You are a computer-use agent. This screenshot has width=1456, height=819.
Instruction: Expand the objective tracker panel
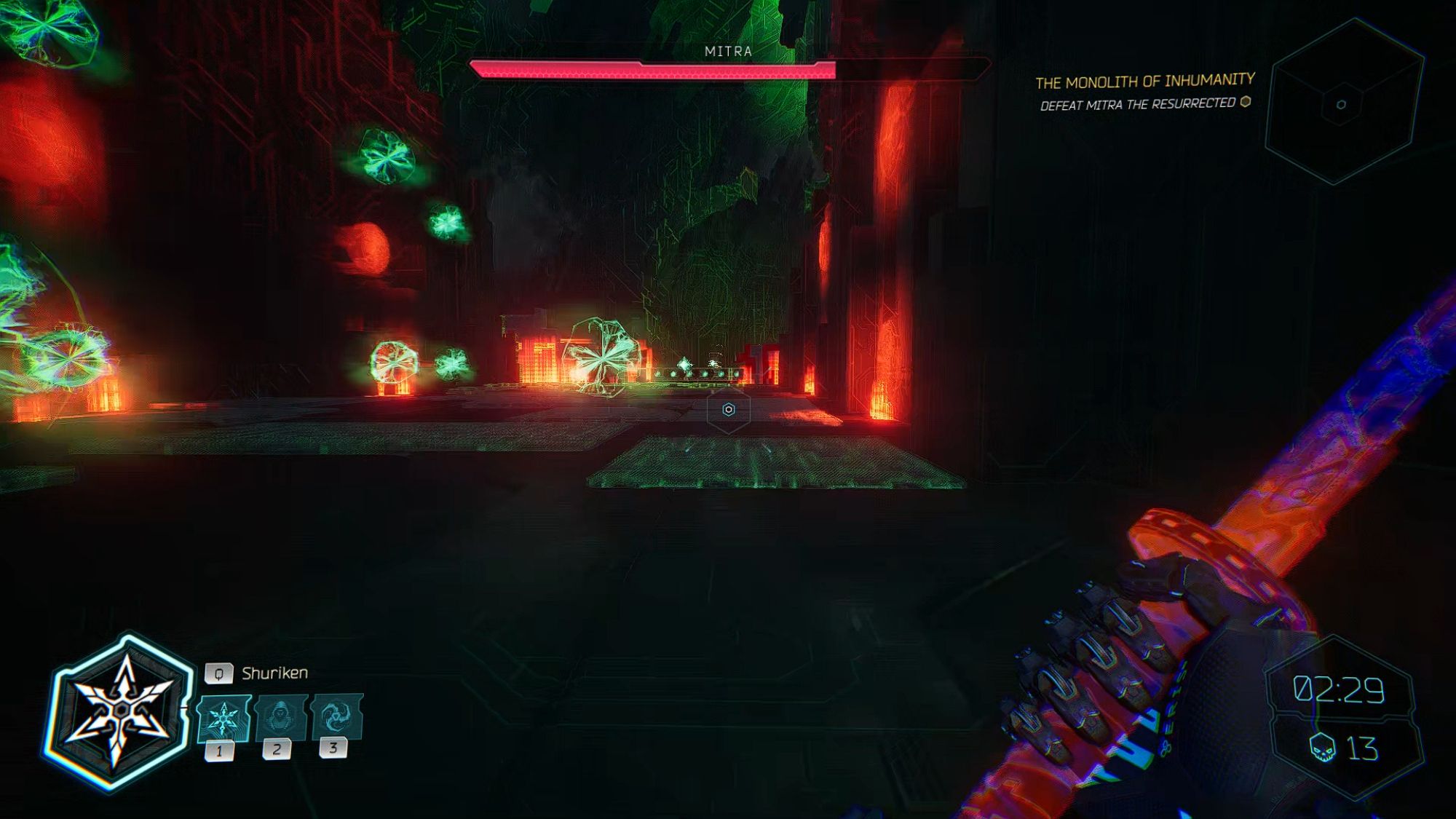[1147, 91]
